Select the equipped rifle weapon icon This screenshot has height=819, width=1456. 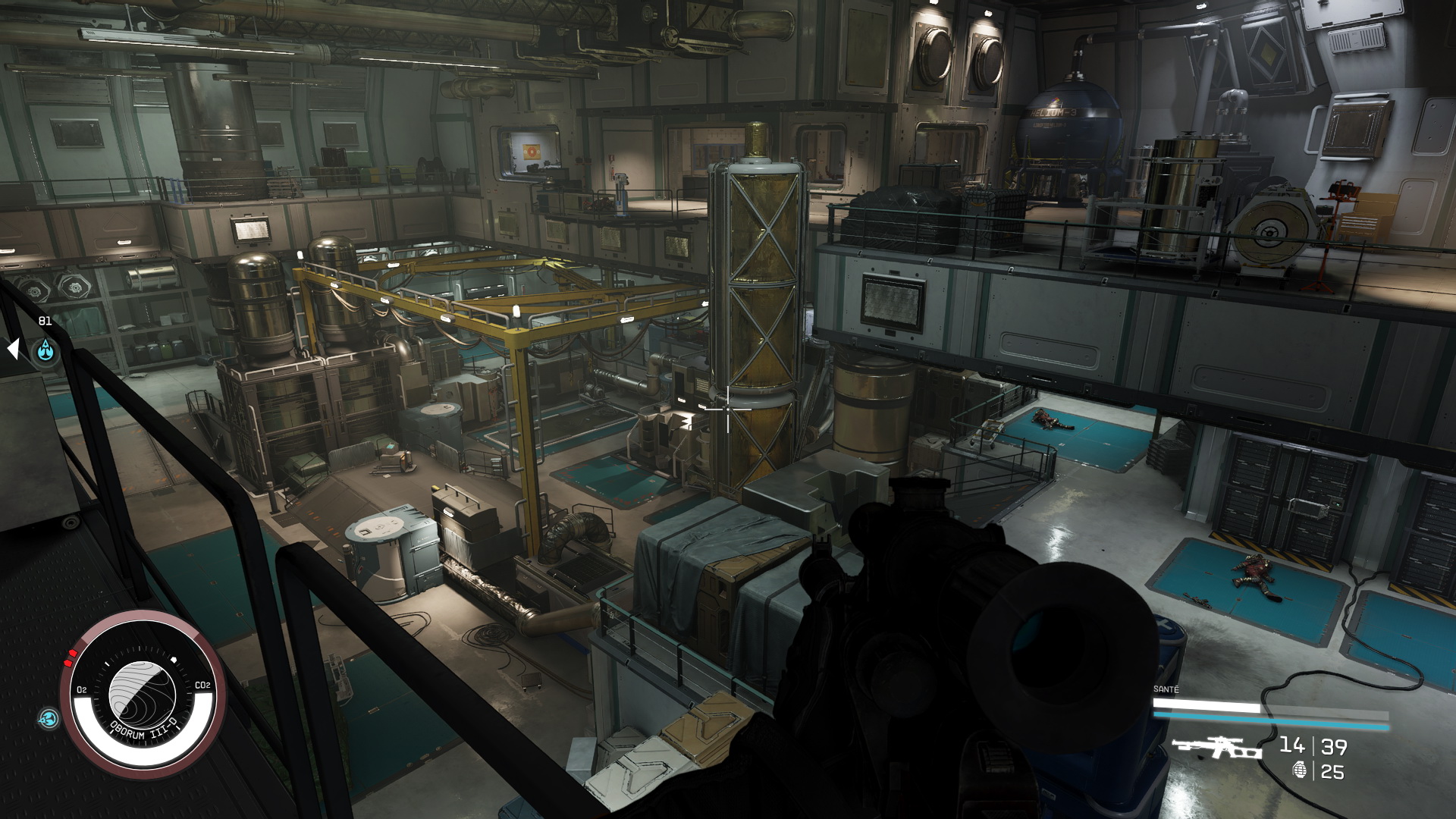pos(1216,747)
